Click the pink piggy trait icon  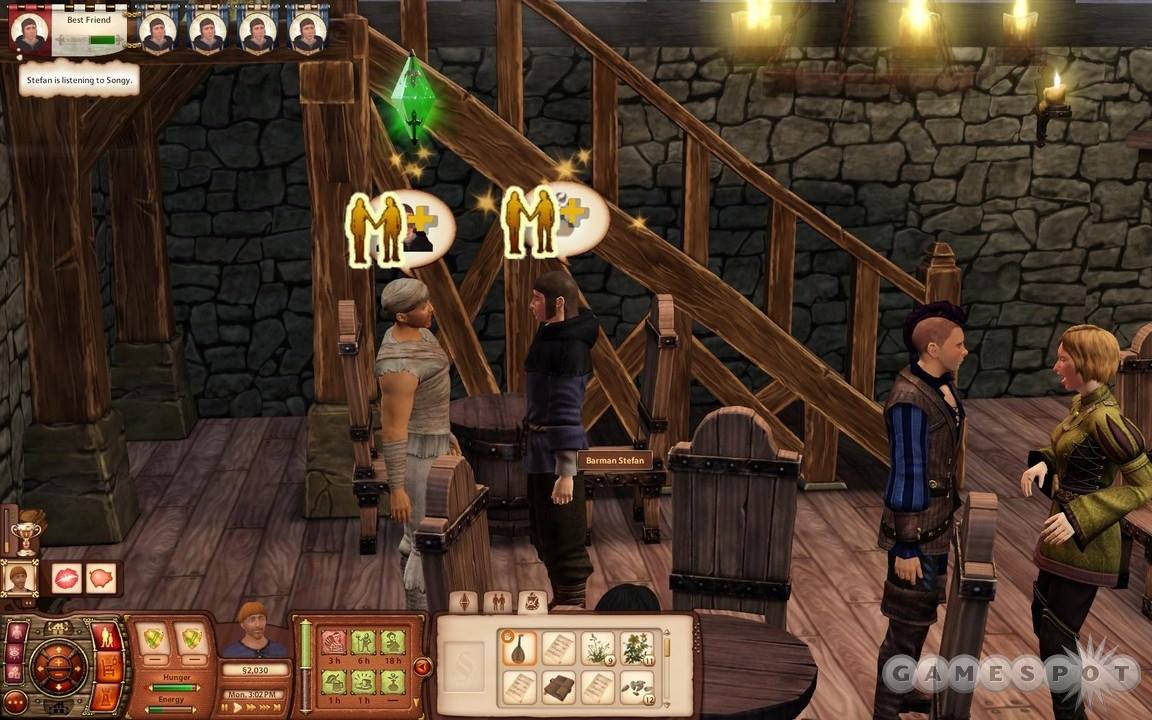point(100,578)
